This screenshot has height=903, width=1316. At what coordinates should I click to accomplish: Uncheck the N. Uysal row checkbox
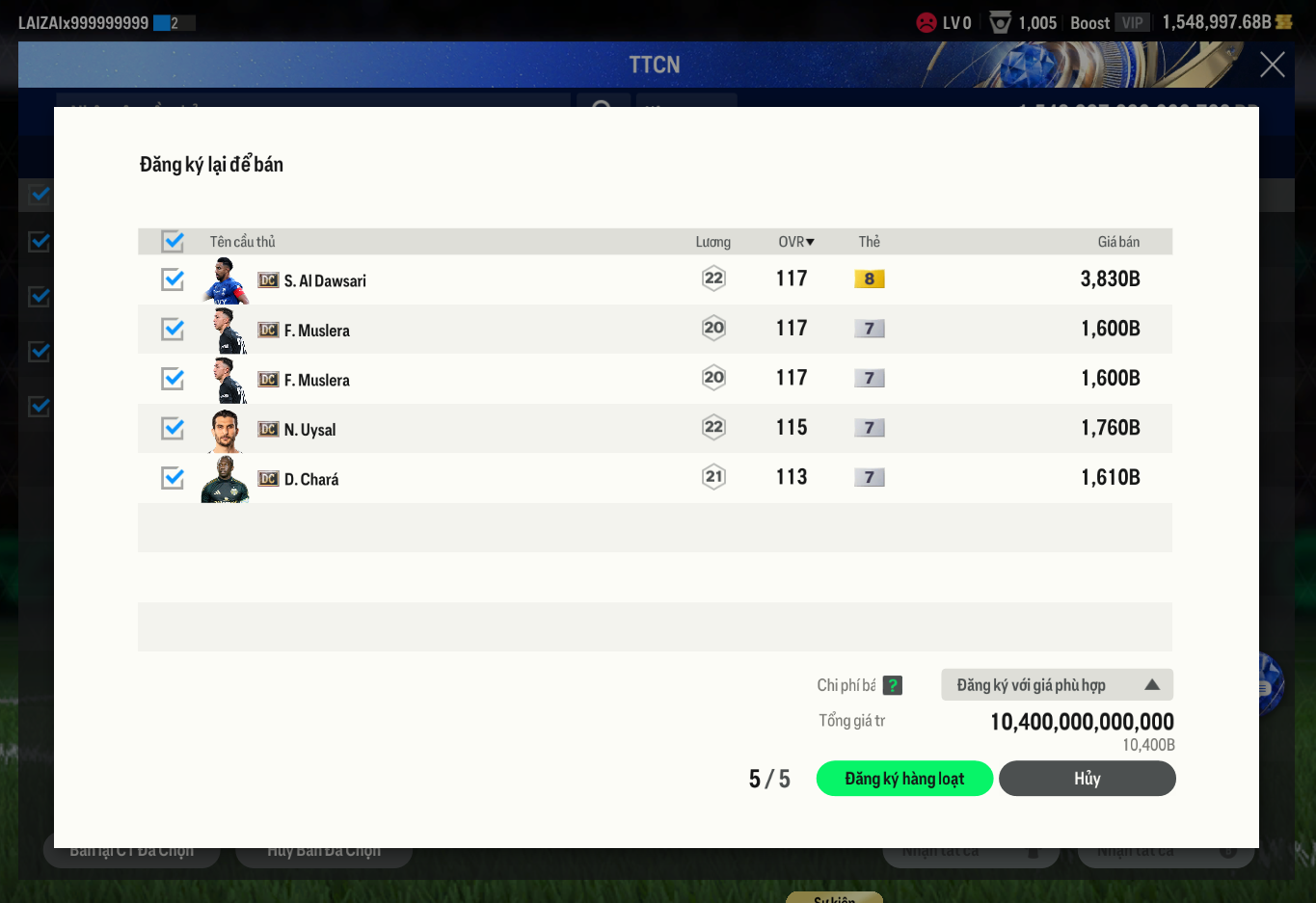point(173,428)
